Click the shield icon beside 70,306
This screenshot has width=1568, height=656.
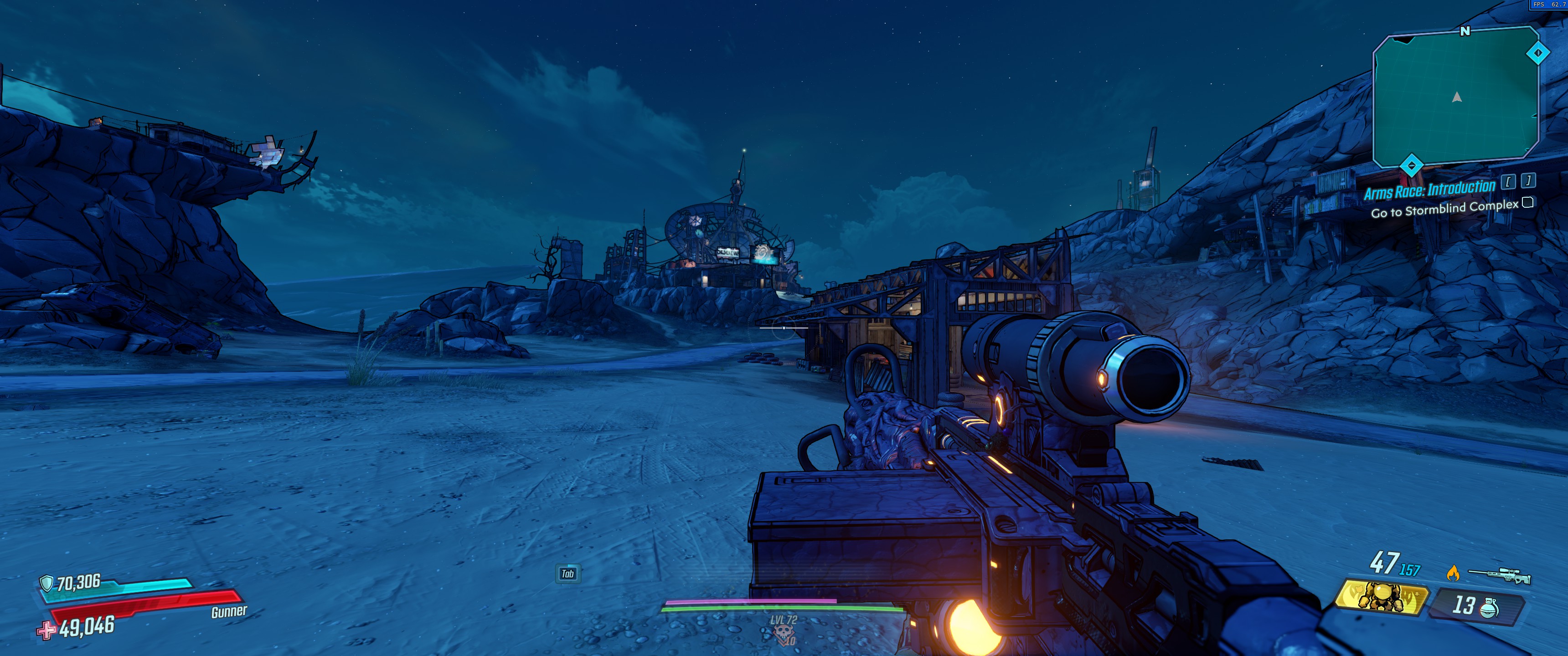46,583
